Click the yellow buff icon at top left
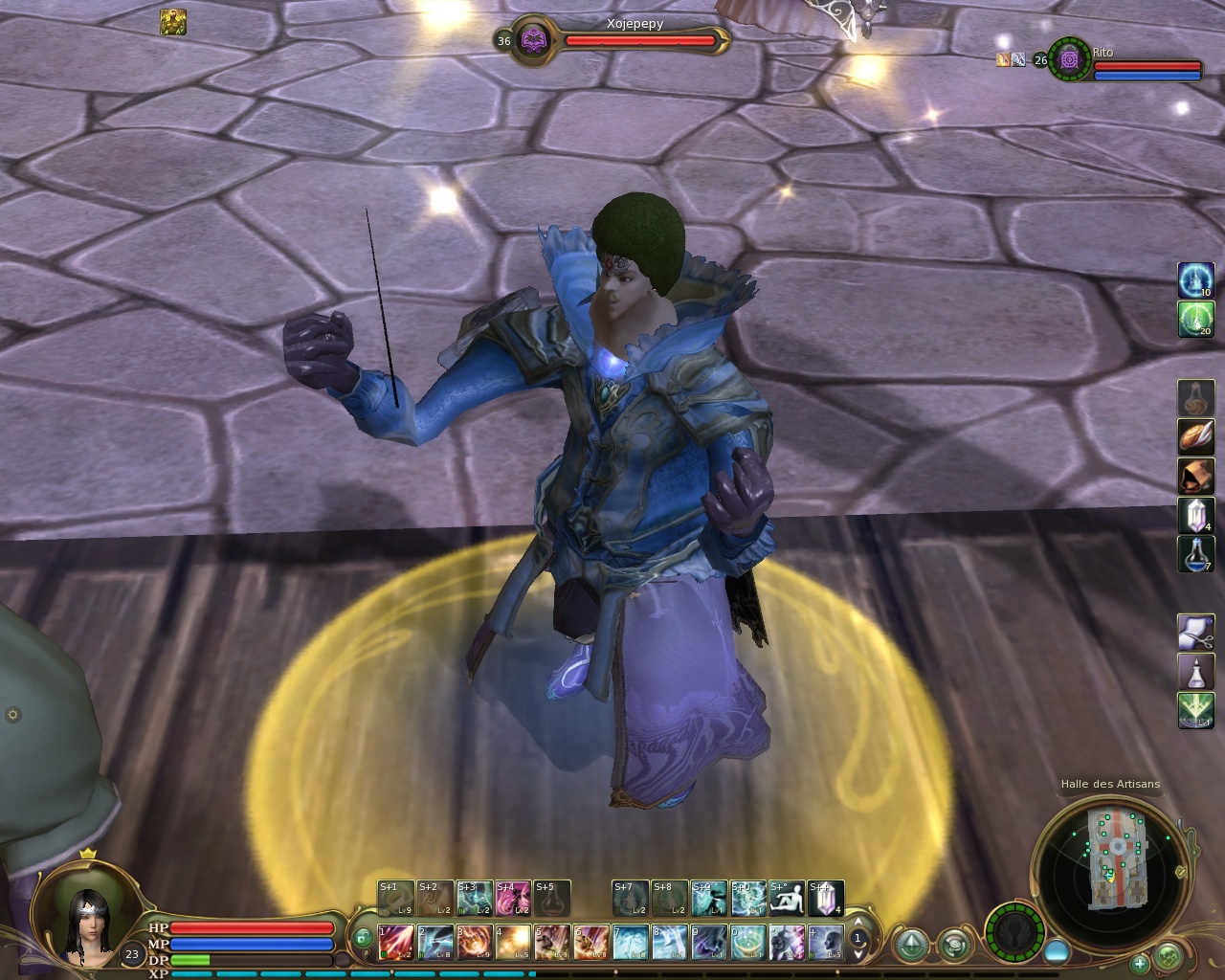This screenshot has height=980, width=1225. [173, 22]
